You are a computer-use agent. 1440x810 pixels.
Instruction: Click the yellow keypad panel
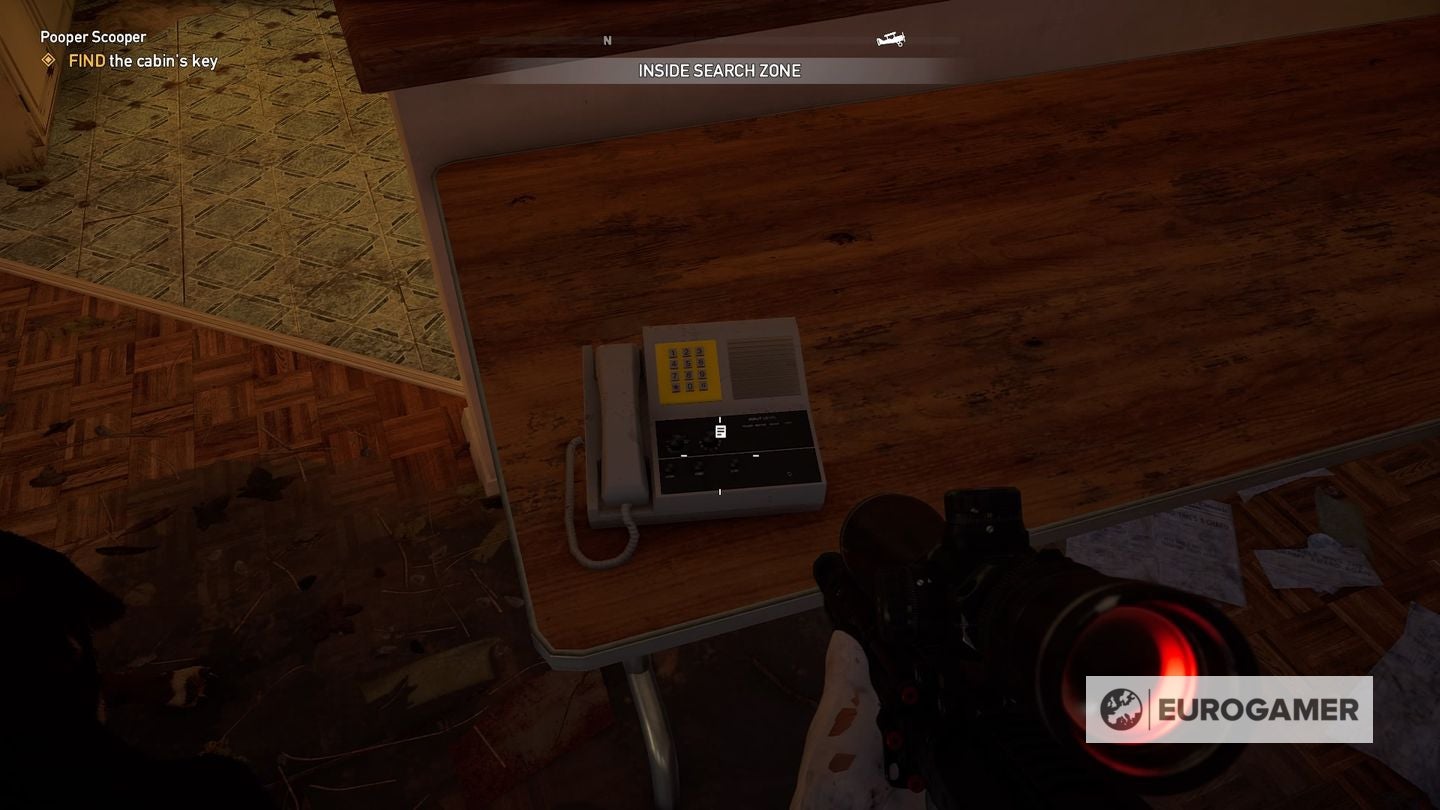pyautogui.click(x=688, y=371)
